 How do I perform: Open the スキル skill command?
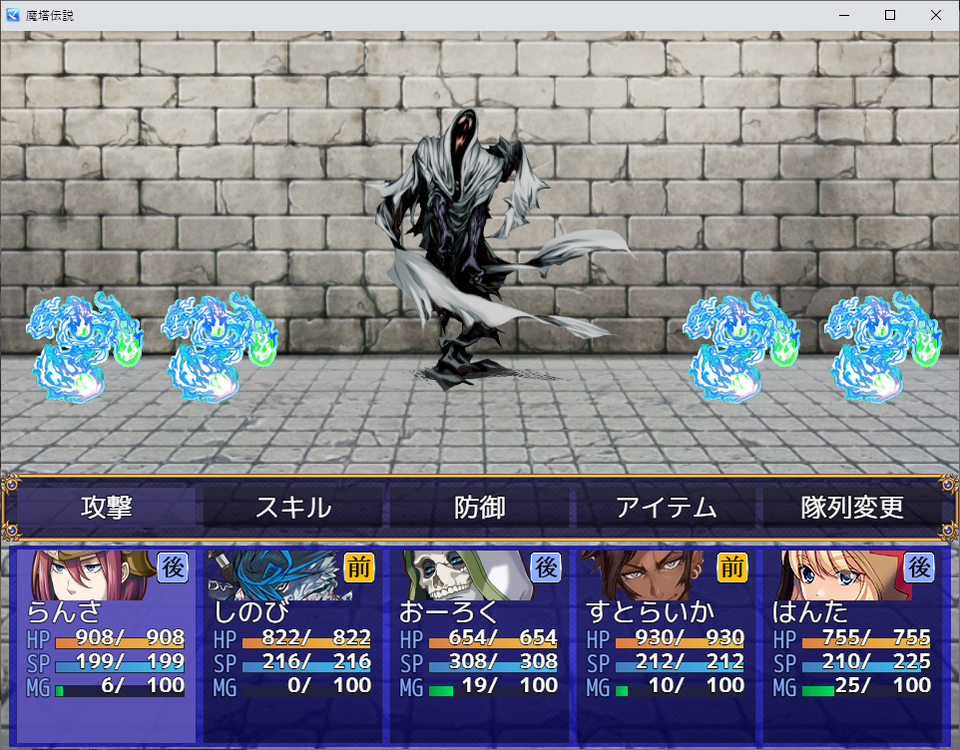(x=293, y=507)
